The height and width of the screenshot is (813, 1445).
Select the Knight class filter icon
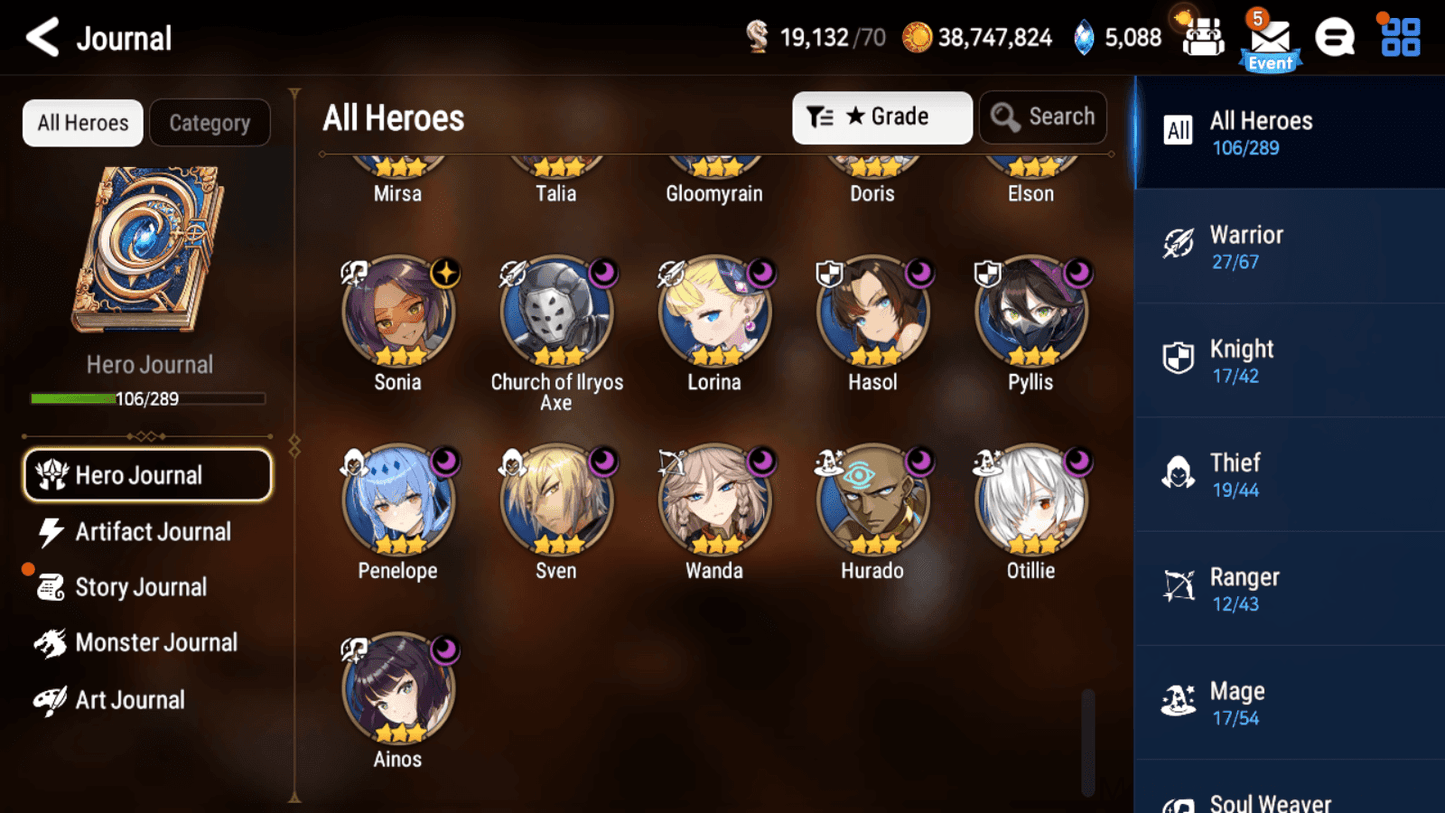[1180, 359]
